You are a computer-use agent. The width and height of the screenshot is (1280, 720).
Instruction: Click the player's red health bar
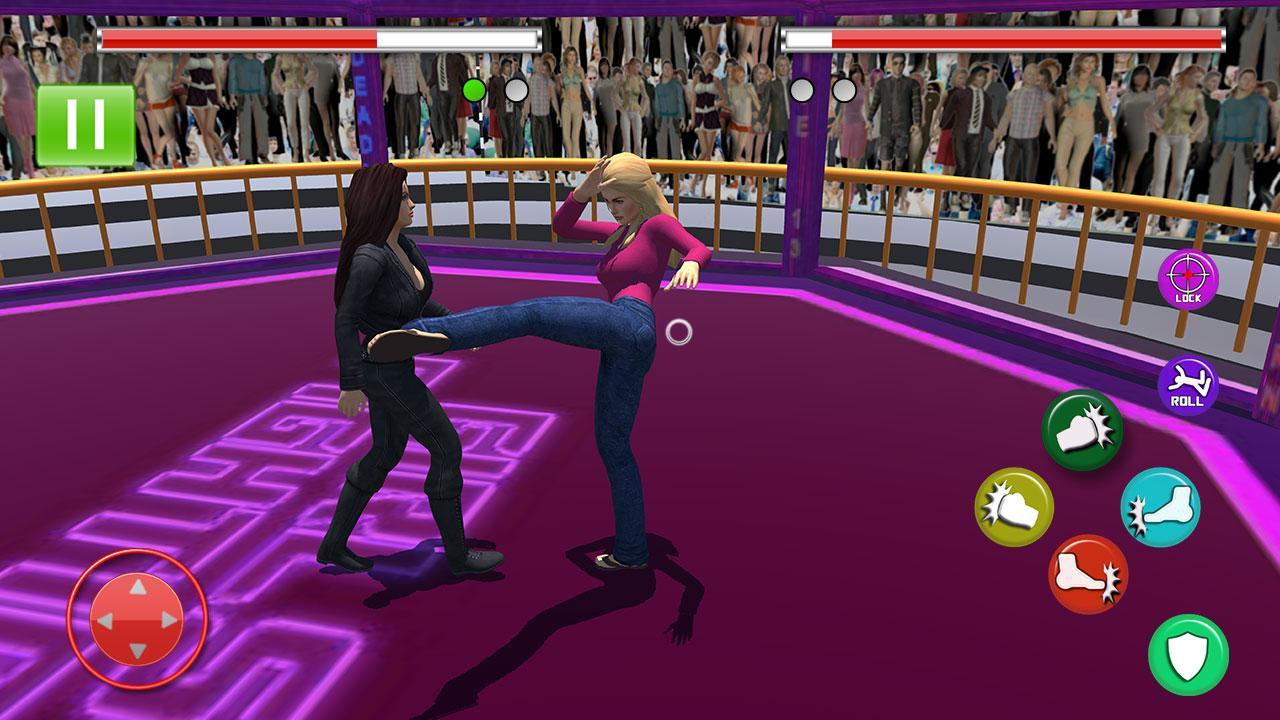pyautogui.click(x=320, y=38)
